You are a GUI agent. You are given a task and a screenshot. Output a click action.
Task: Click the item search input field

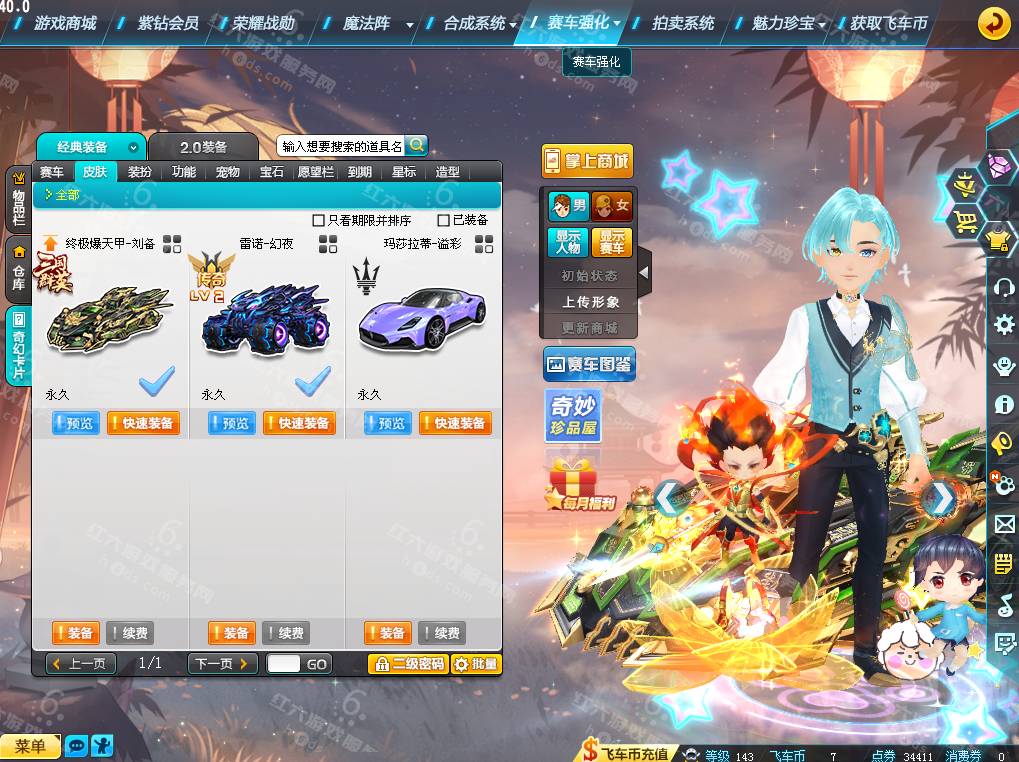click(x=341, y=146)
